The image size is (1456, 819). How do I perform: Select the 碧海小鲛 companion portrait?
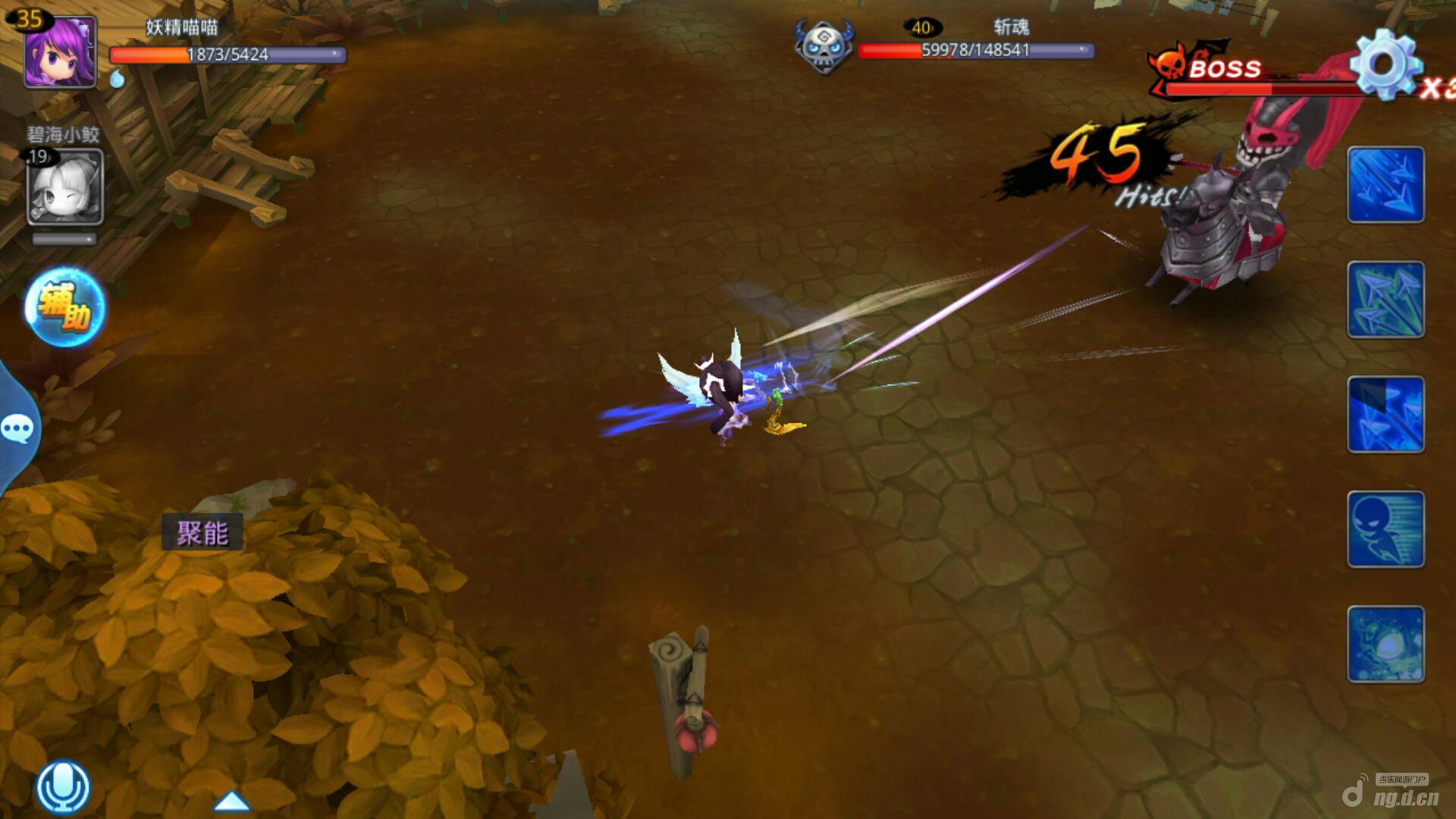(65, 187)
